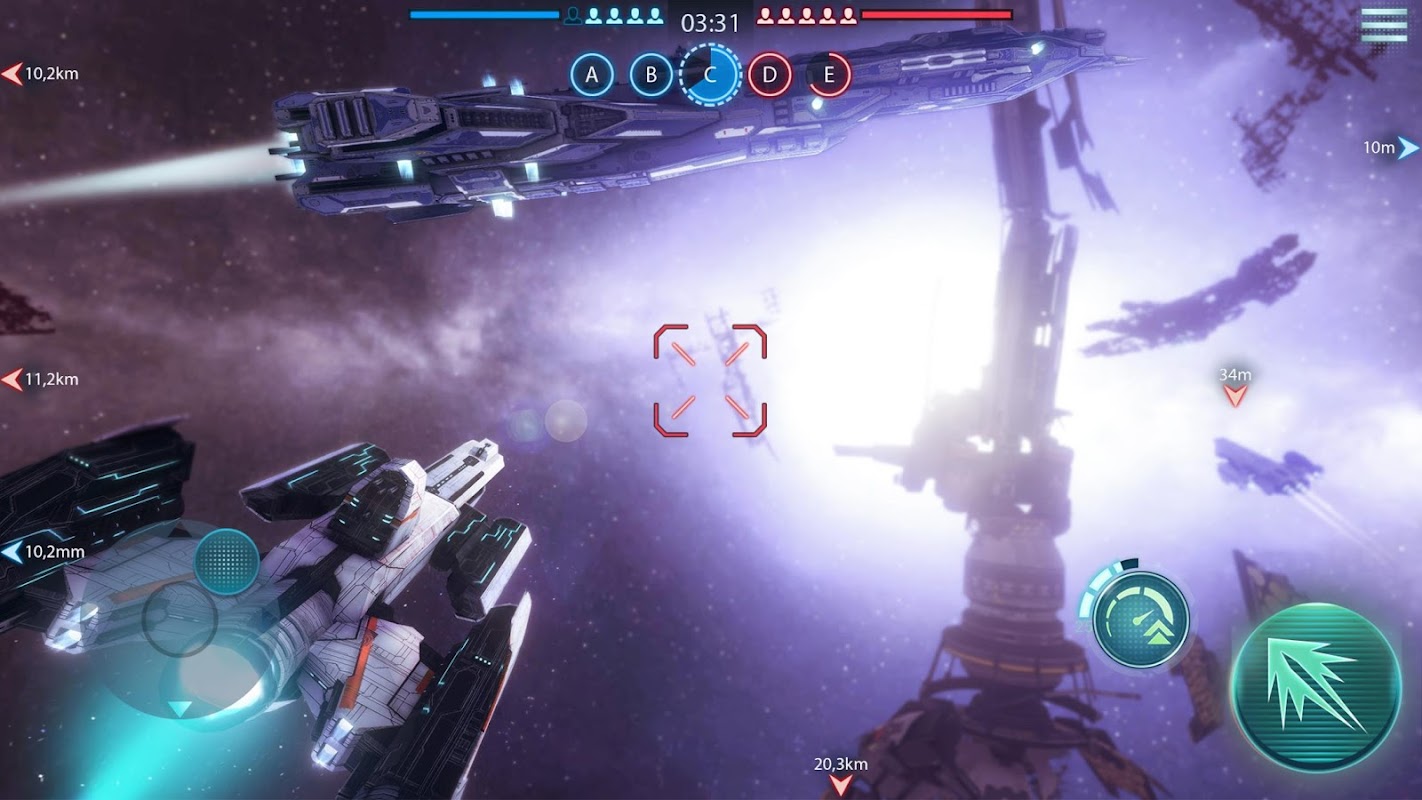This screenshot has width=1422, height=800.
Task: Select capture point B indicator
Action: [x=651, y=75]
